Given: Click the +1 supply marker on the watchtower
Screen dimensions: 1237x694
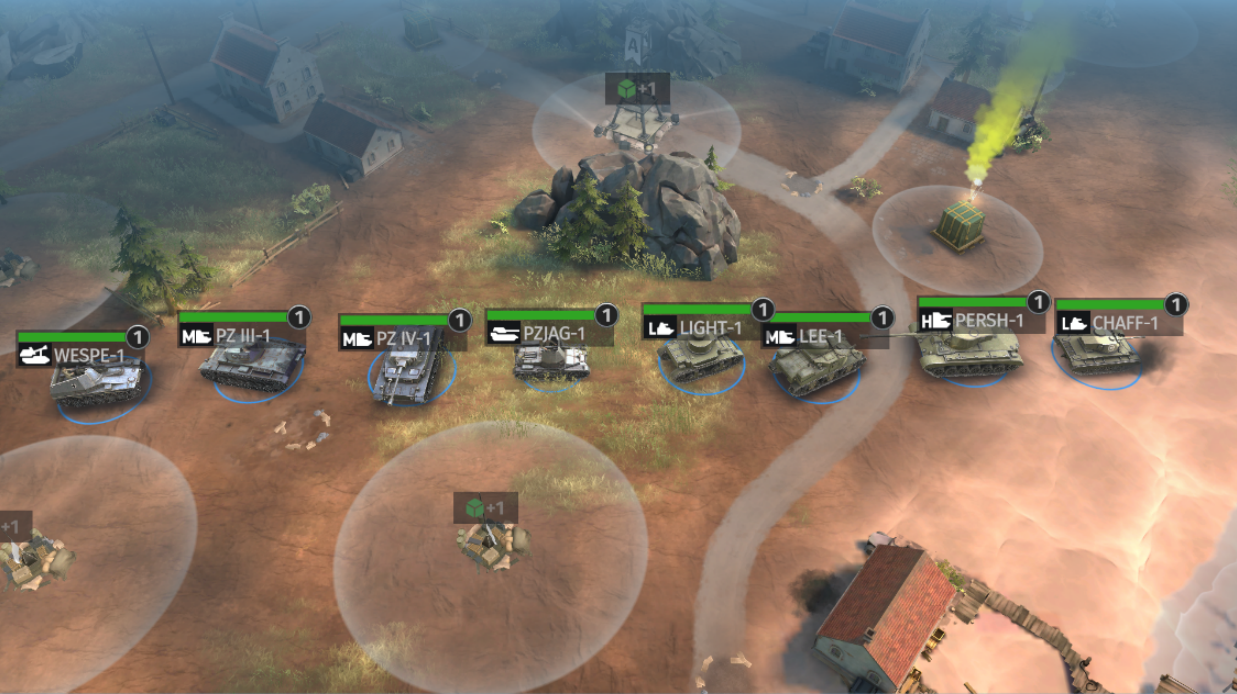Looking at the screenshot, I should coord(637,90).
